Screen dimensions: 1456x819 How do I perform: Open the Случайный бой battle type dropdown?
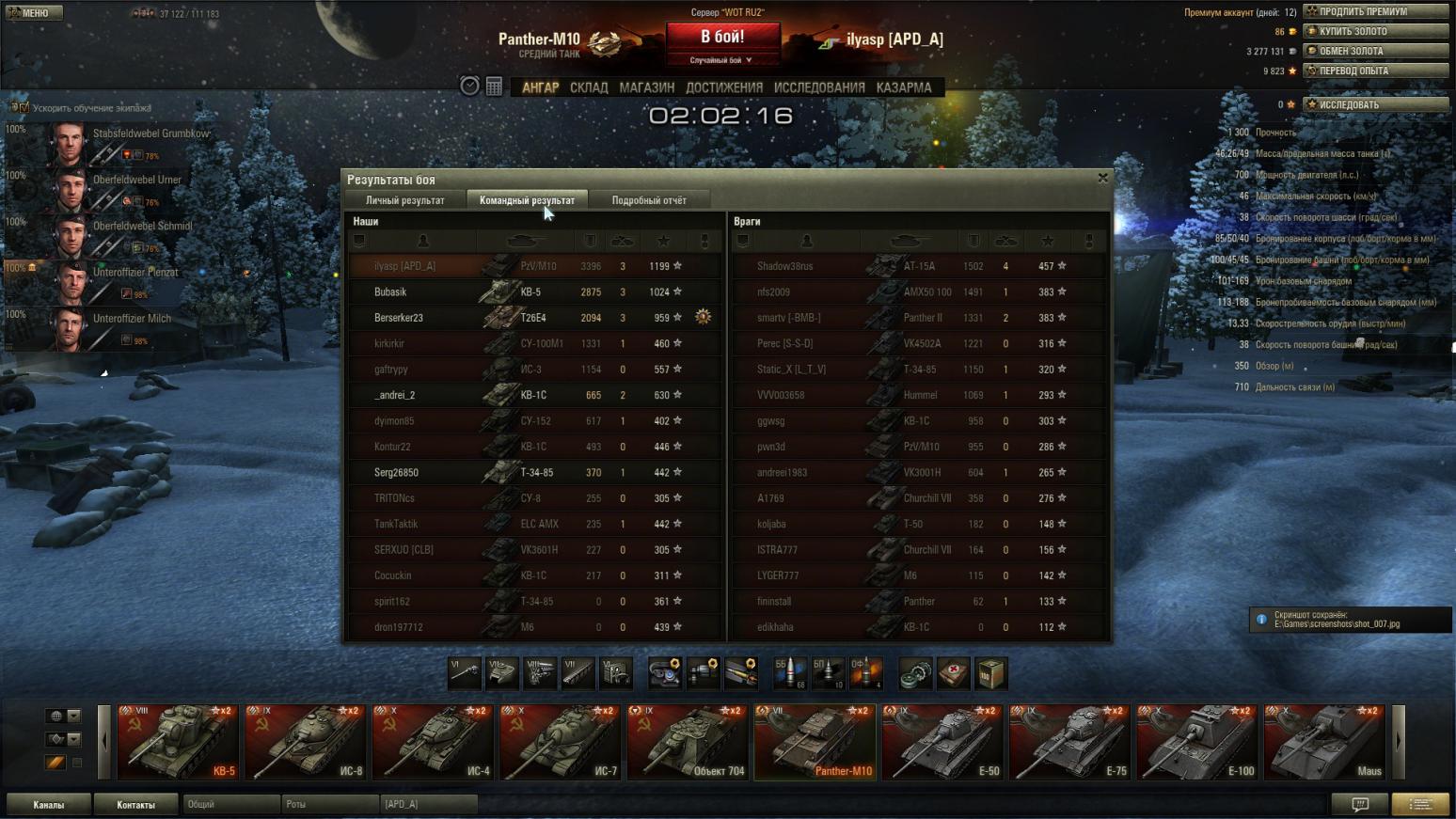[721, 60]
